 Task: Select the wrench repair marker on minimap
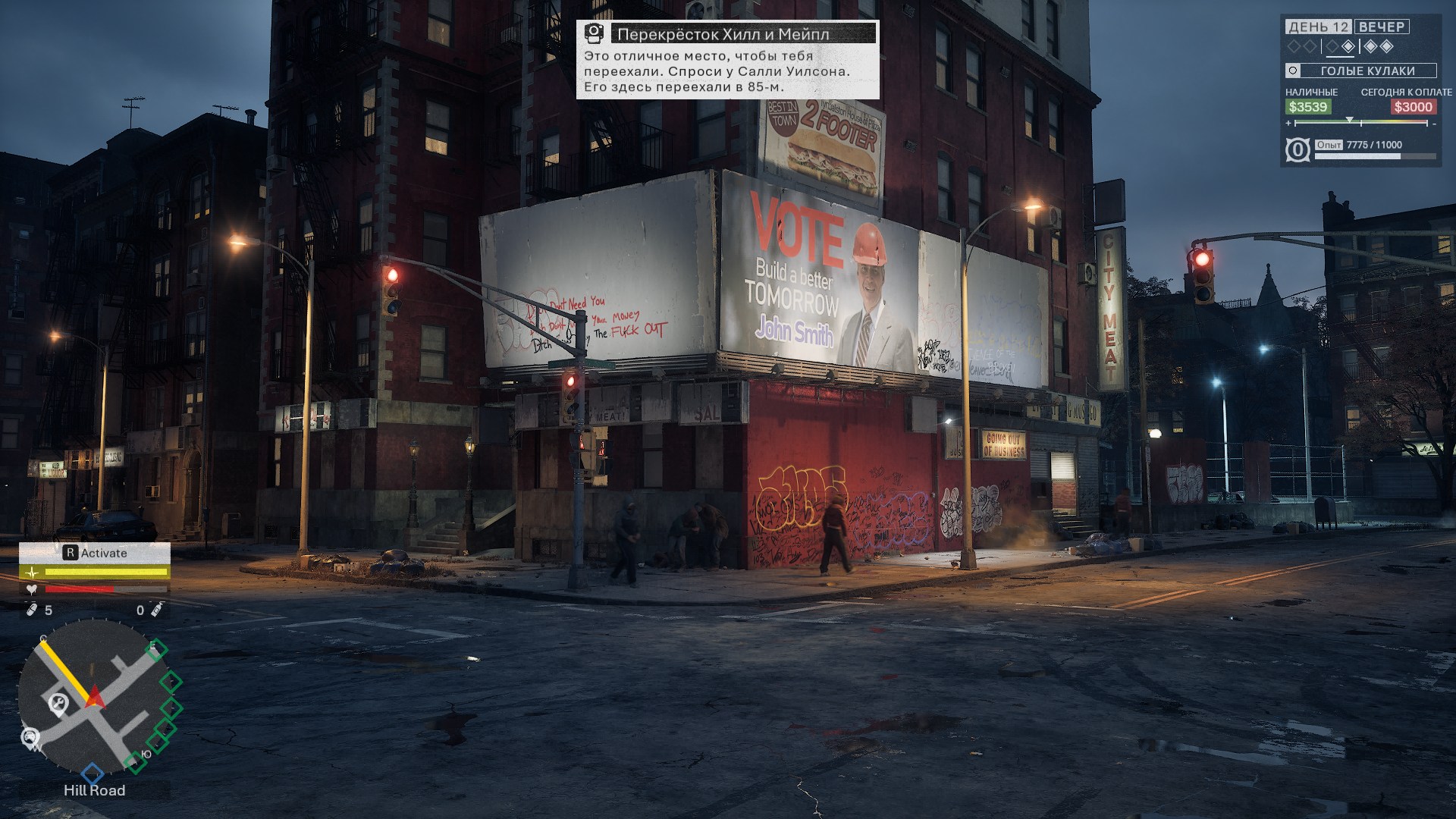pyautogui.click(x=58, y=704)
